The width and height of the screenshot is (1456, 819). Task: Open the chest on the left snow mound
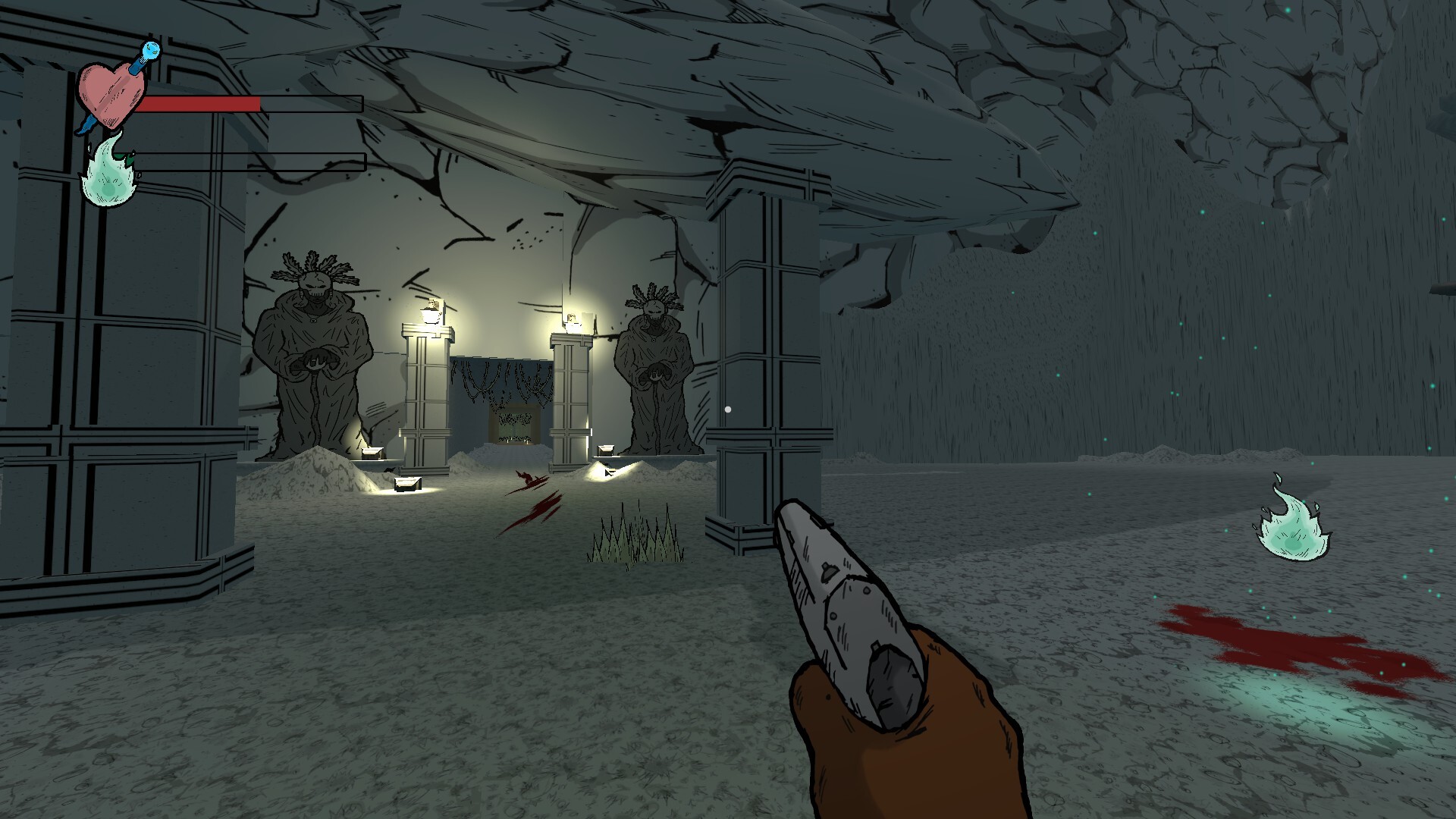(407, 485)
